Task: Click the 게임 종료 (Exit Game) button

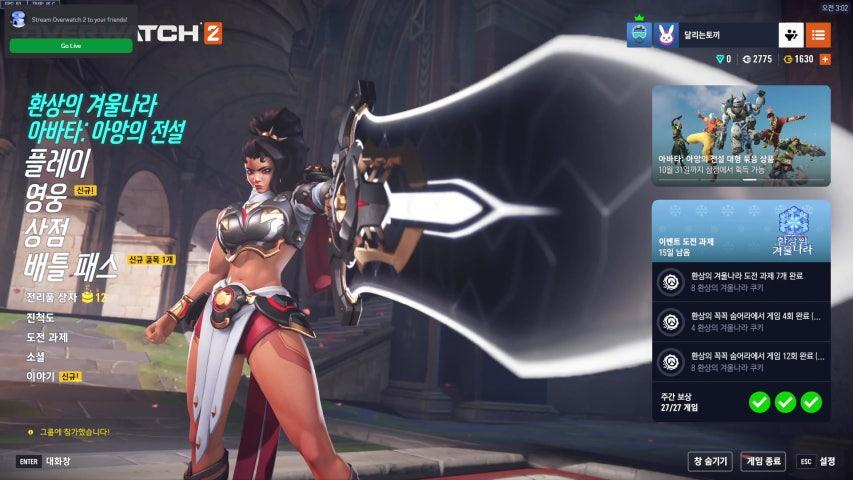Action: [763, 461]
